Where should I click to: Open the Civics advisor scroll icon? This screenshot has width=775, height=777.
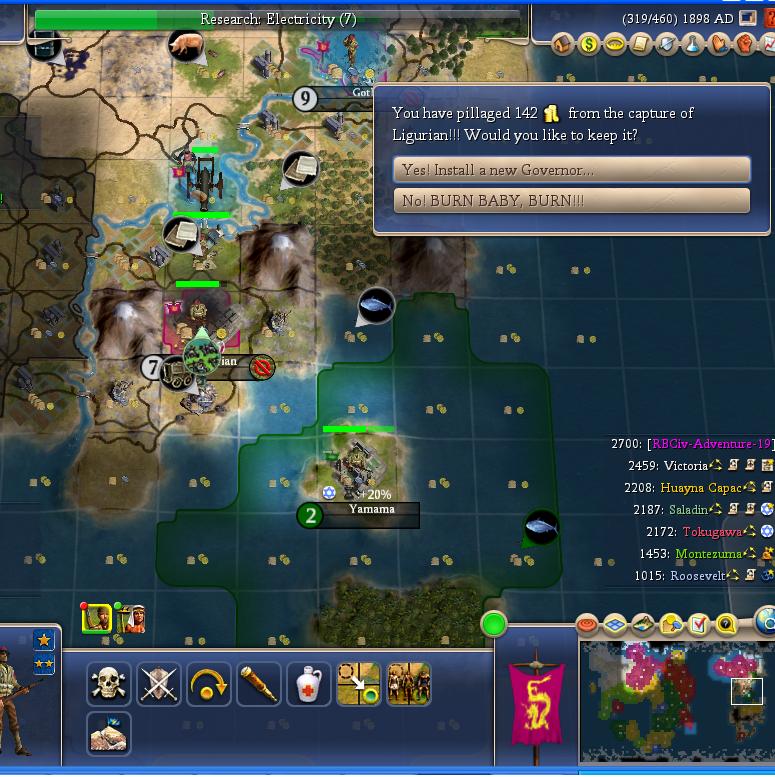coord(641,45)
